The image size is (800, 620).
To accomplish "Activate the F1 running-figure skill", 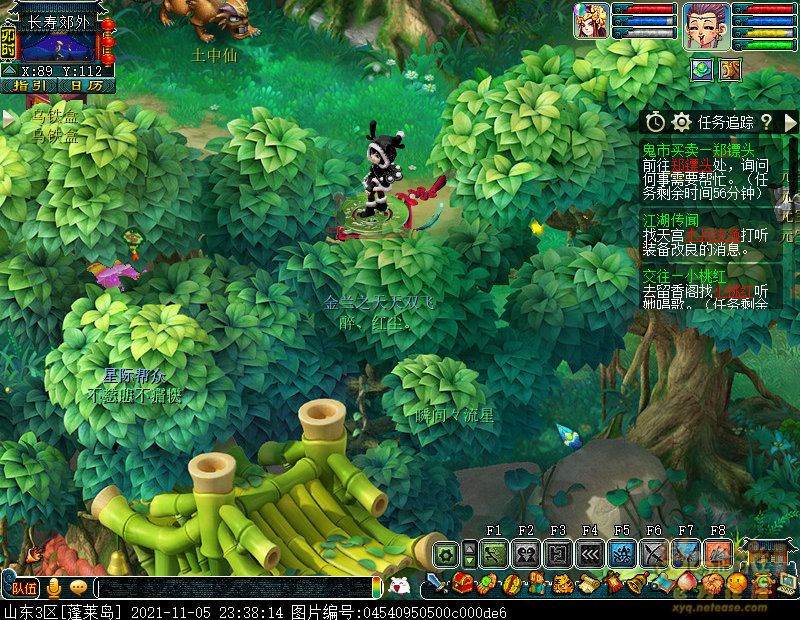I will (x=494, y=553).
